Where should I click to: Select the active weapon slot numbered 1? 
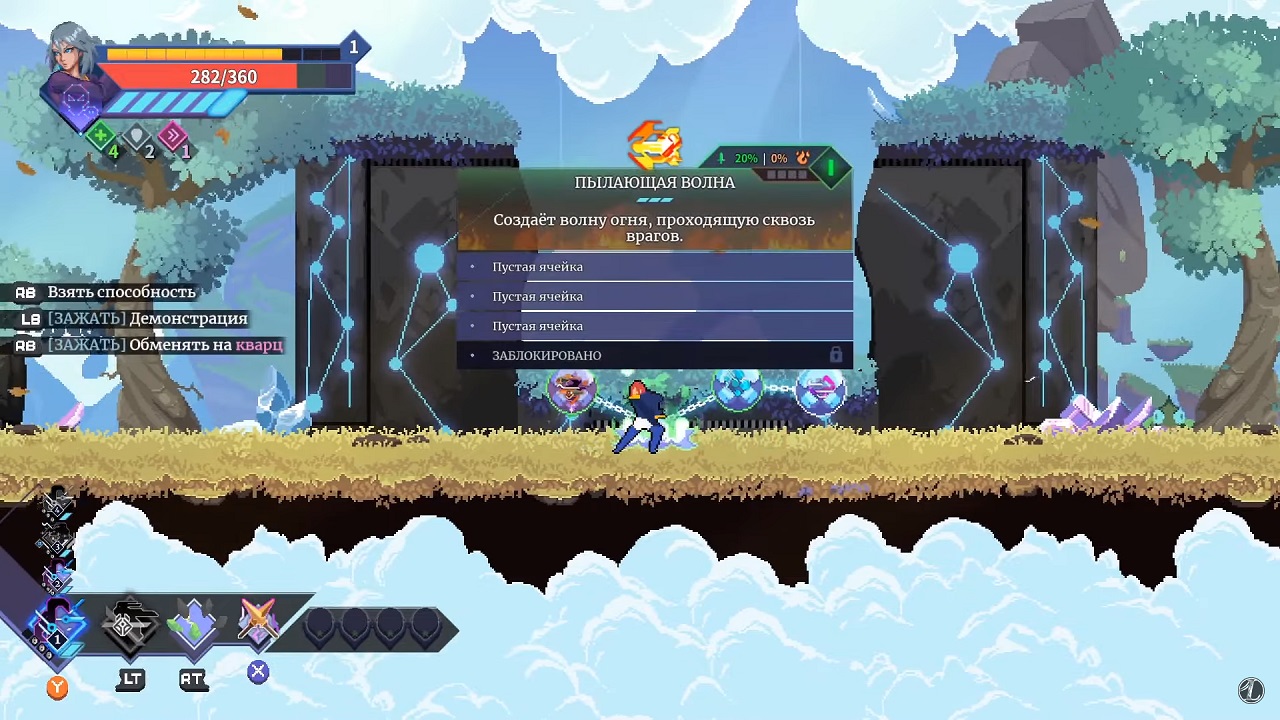pos(57,626)
